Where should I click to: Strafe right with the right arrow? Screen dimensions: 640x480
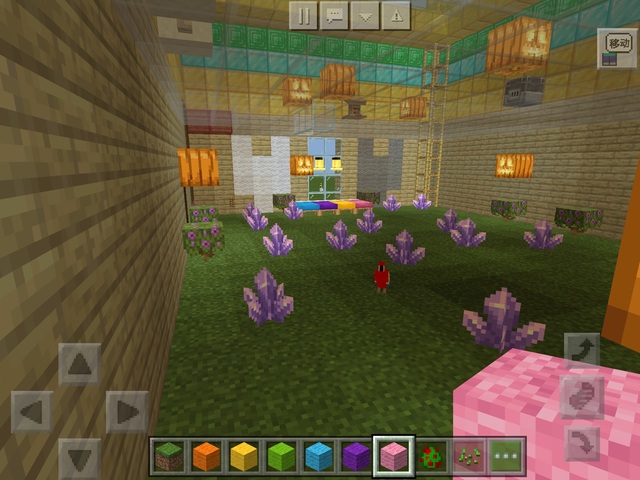(x=127, y=411)
